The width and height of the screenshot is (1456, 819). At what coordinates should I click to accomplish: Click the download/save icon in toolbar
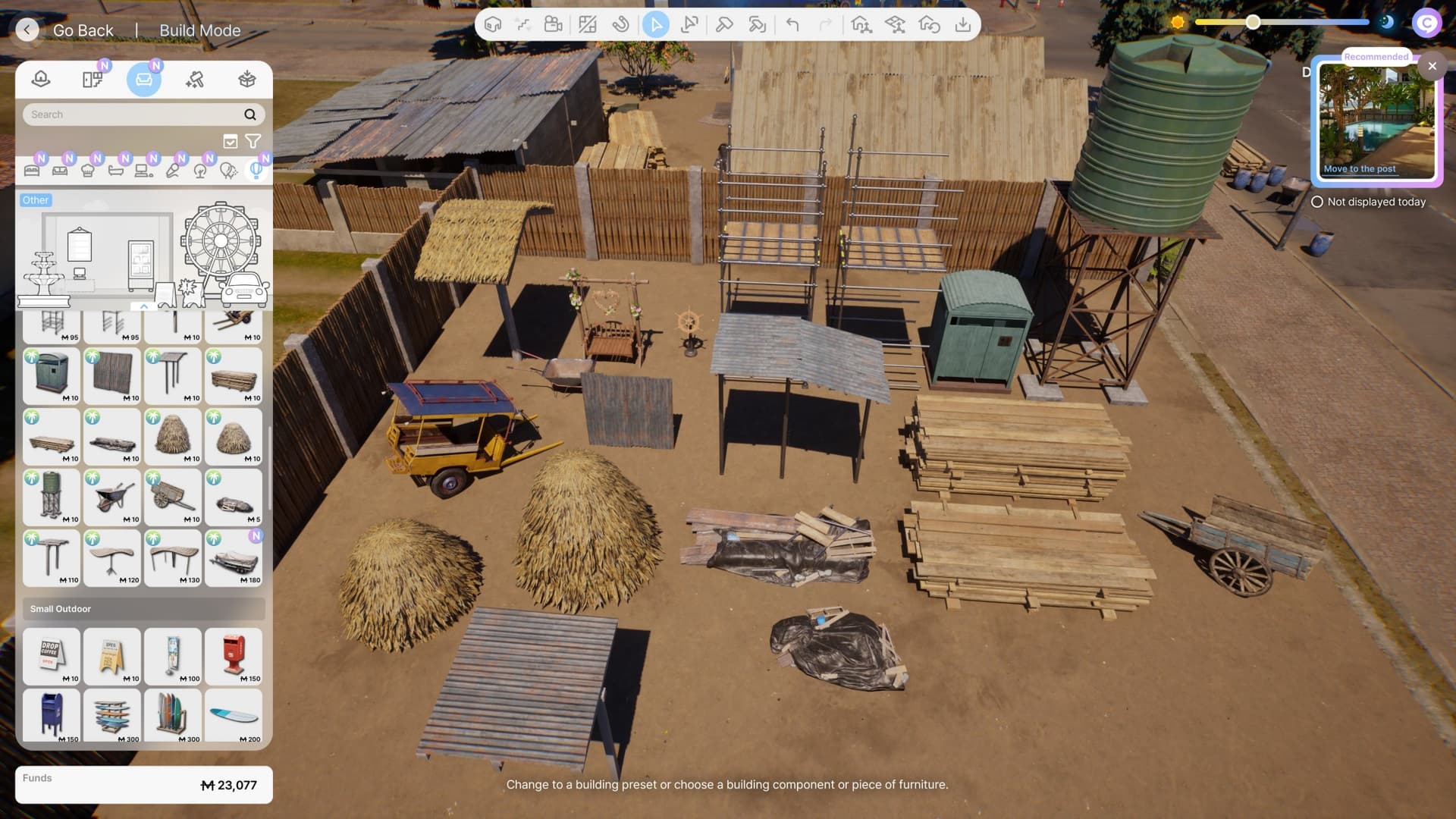pyautogui.click(x=962, y=25)
